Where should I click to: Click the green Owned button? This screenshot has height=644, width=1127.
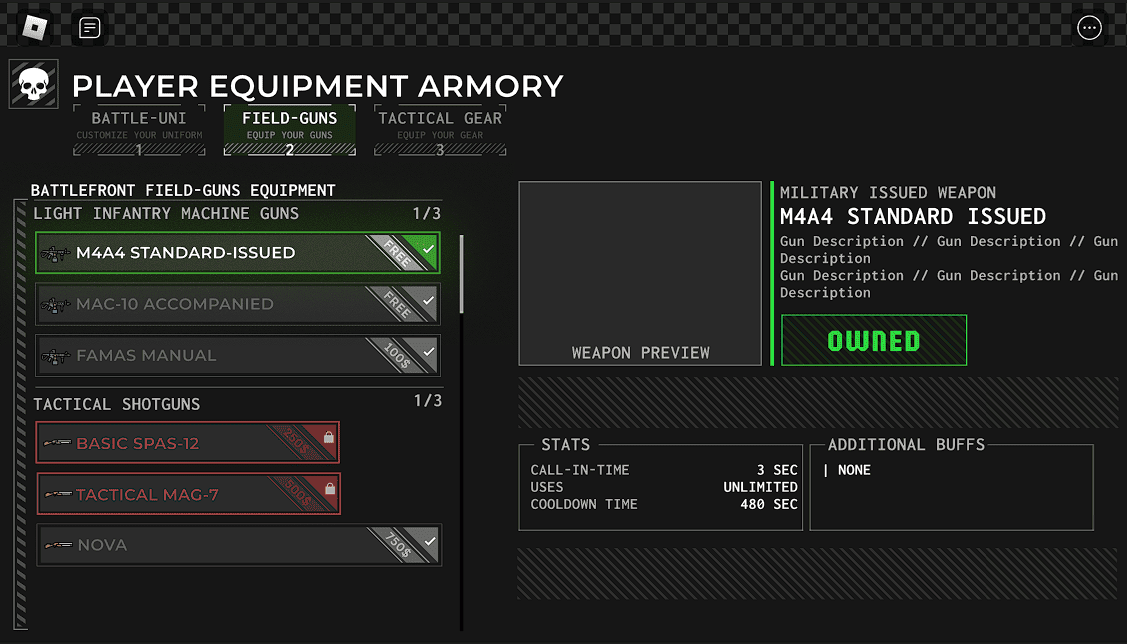tap(874, 341)
